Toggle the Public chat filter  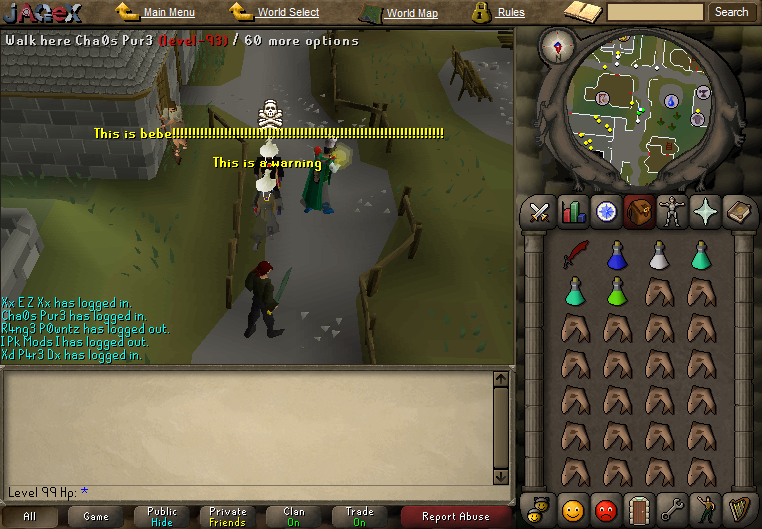pyautogui.click(x=162, y=516)
